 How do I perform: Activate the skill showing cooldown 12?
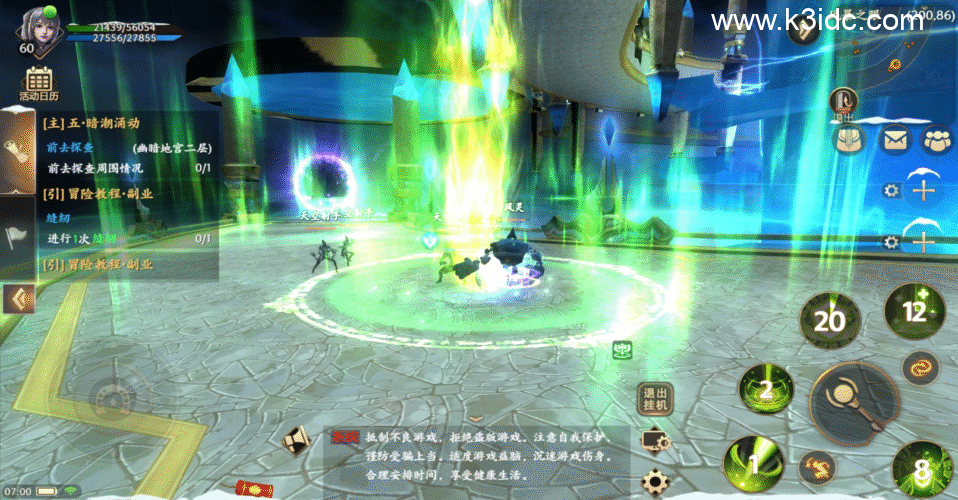click(x=914, y=310)
